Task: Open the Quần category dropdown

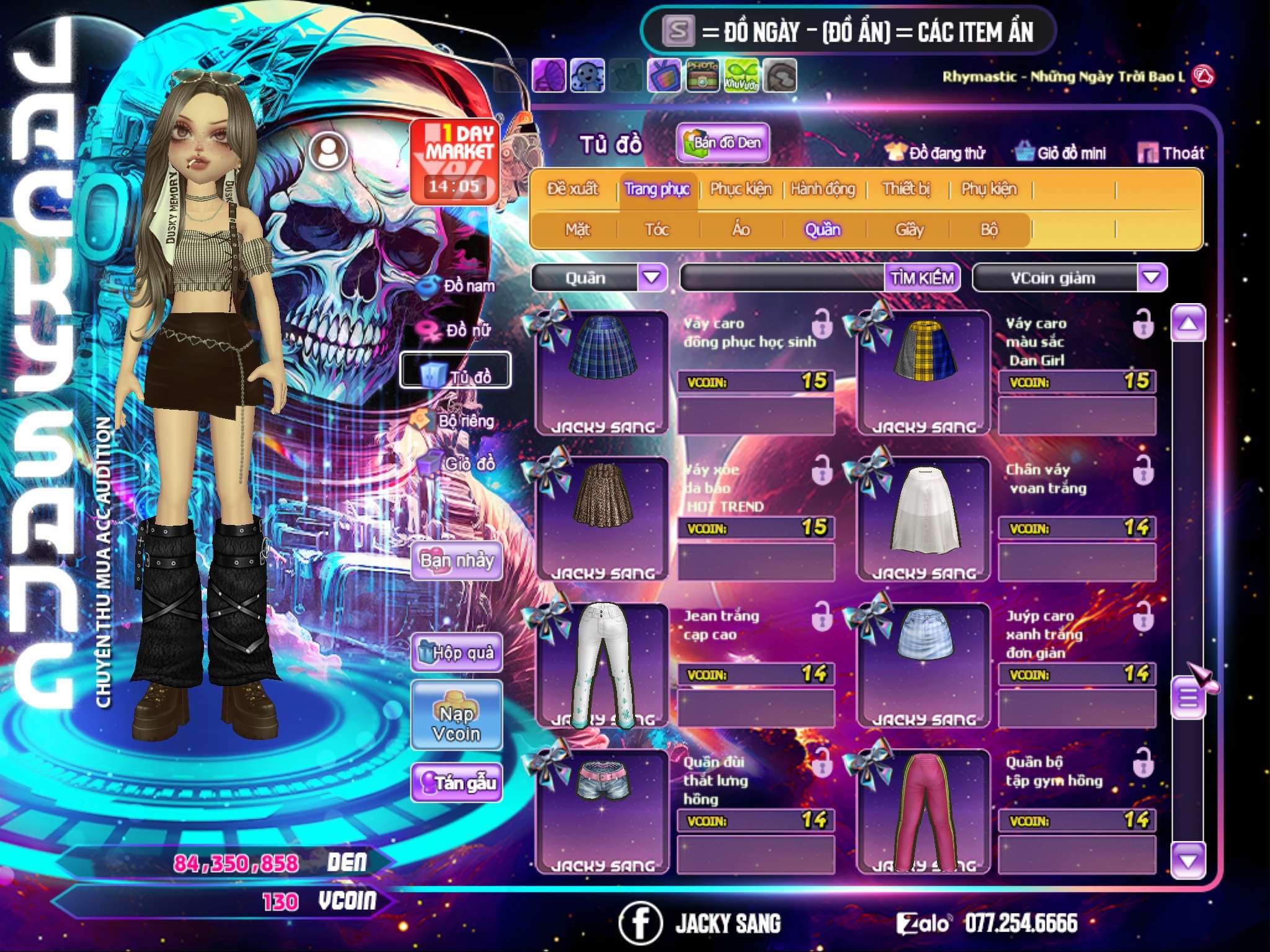Action: pyautogui.click(x=652, y=277)
